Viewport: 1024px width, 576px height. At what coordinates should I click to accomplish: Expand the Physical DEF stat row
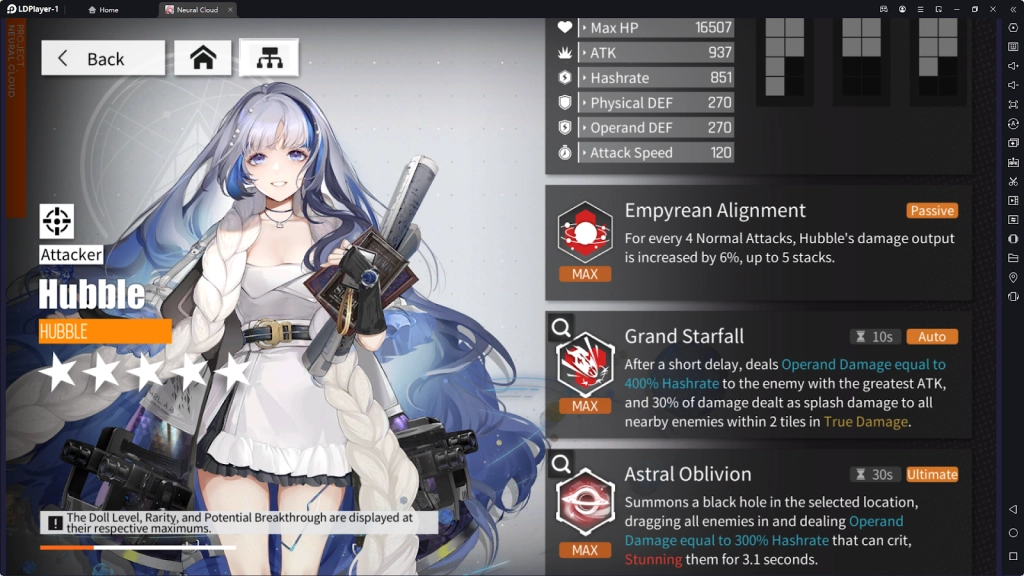(656, 102)
